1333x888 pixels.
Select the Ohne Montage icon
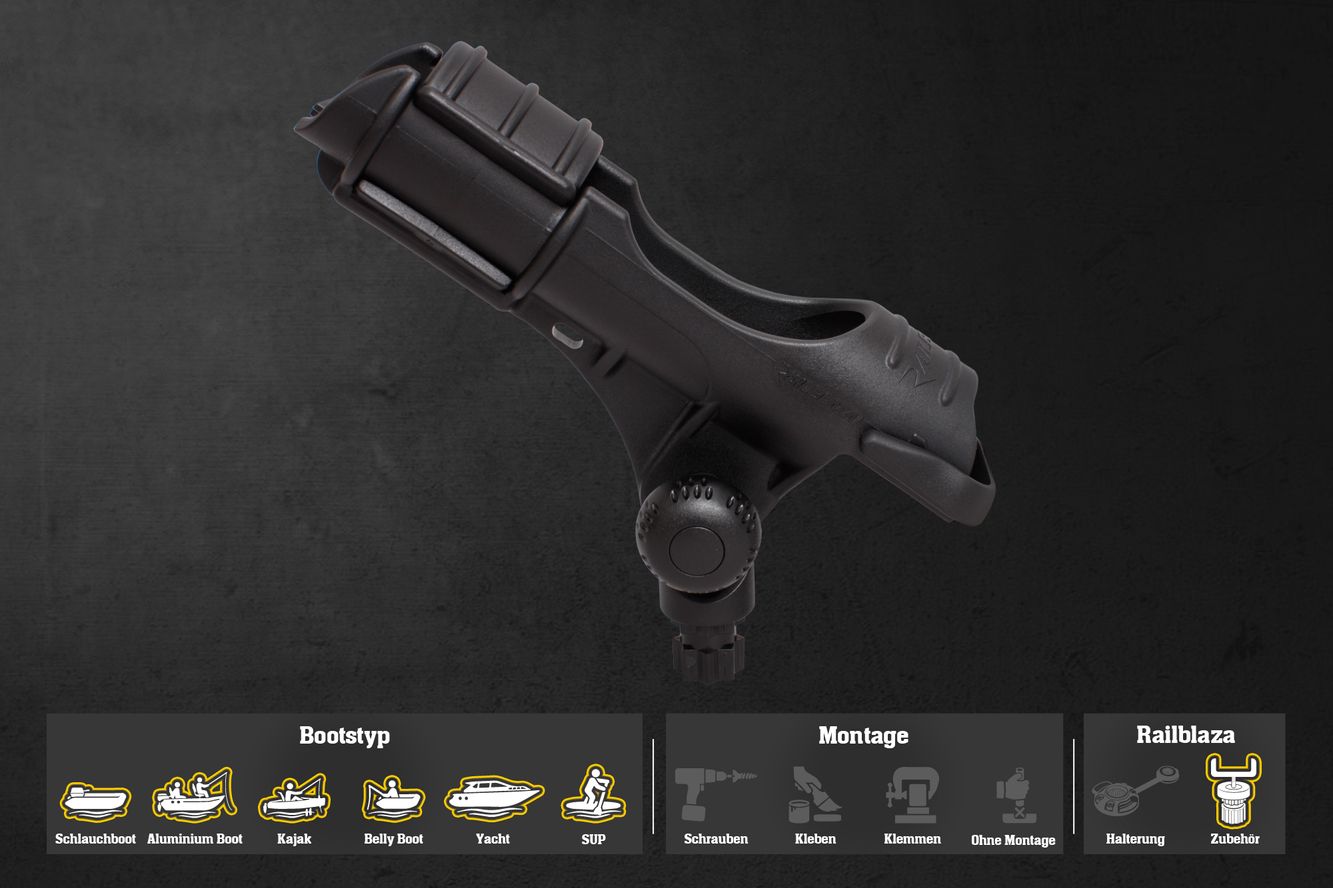click(x=1013, y=796)
